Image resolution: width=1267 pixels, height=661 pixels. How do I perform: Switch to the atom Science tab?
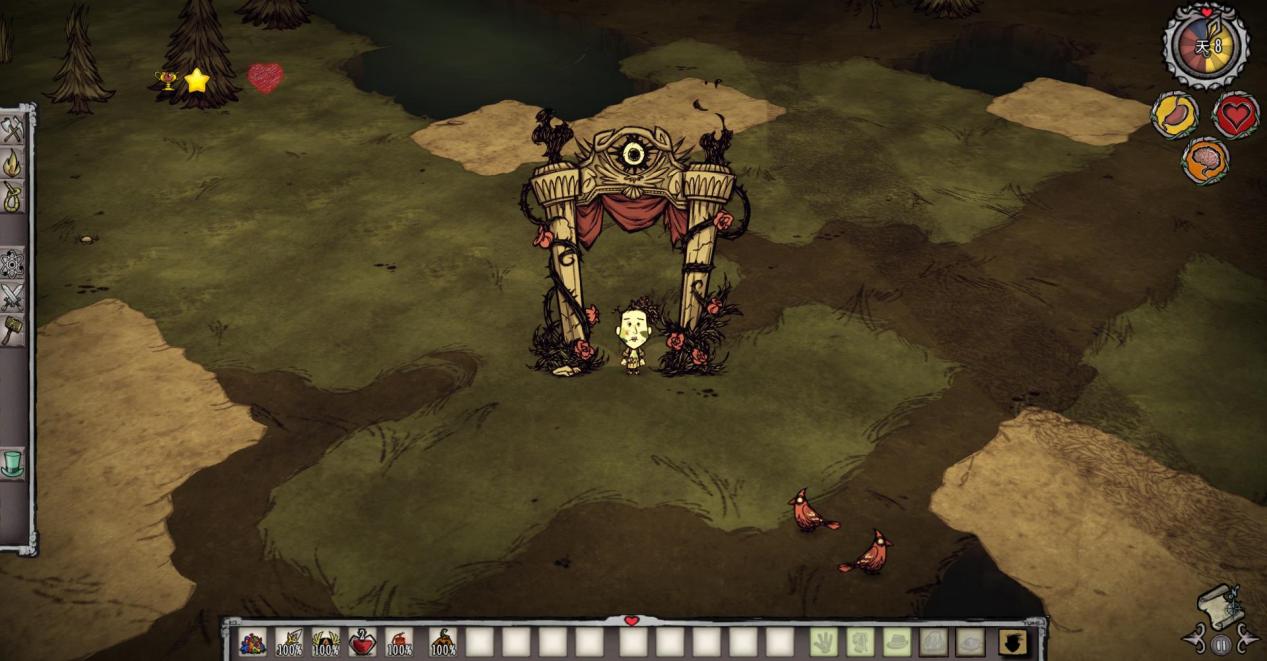(x=12, y=263)
